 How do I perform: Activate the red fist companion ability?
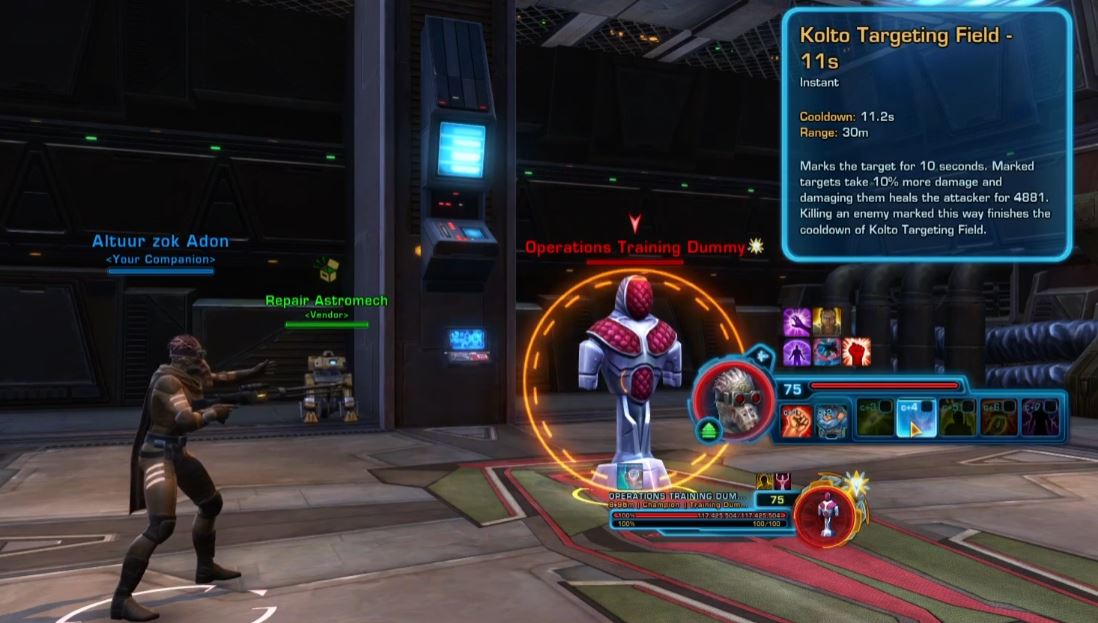796,419
